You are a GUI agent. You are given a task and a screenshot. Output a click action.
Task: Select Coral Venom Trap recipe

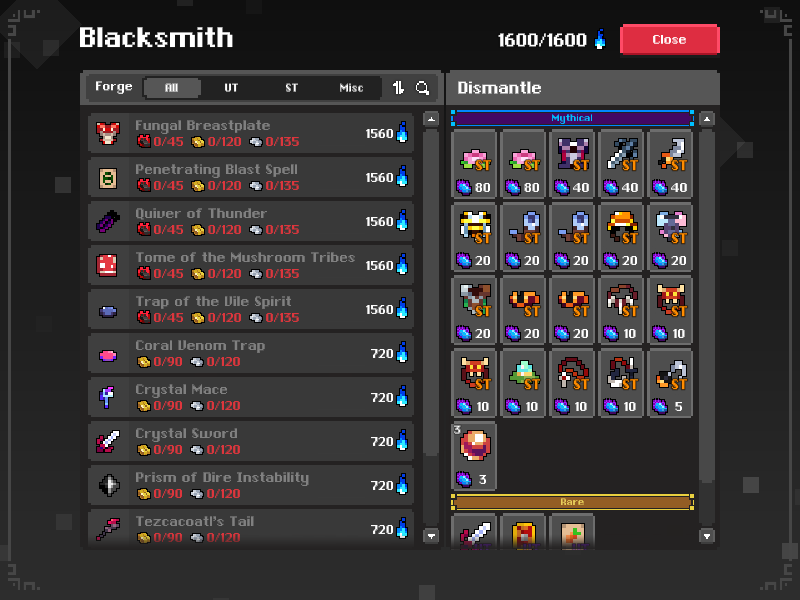[x=251, y=353]
